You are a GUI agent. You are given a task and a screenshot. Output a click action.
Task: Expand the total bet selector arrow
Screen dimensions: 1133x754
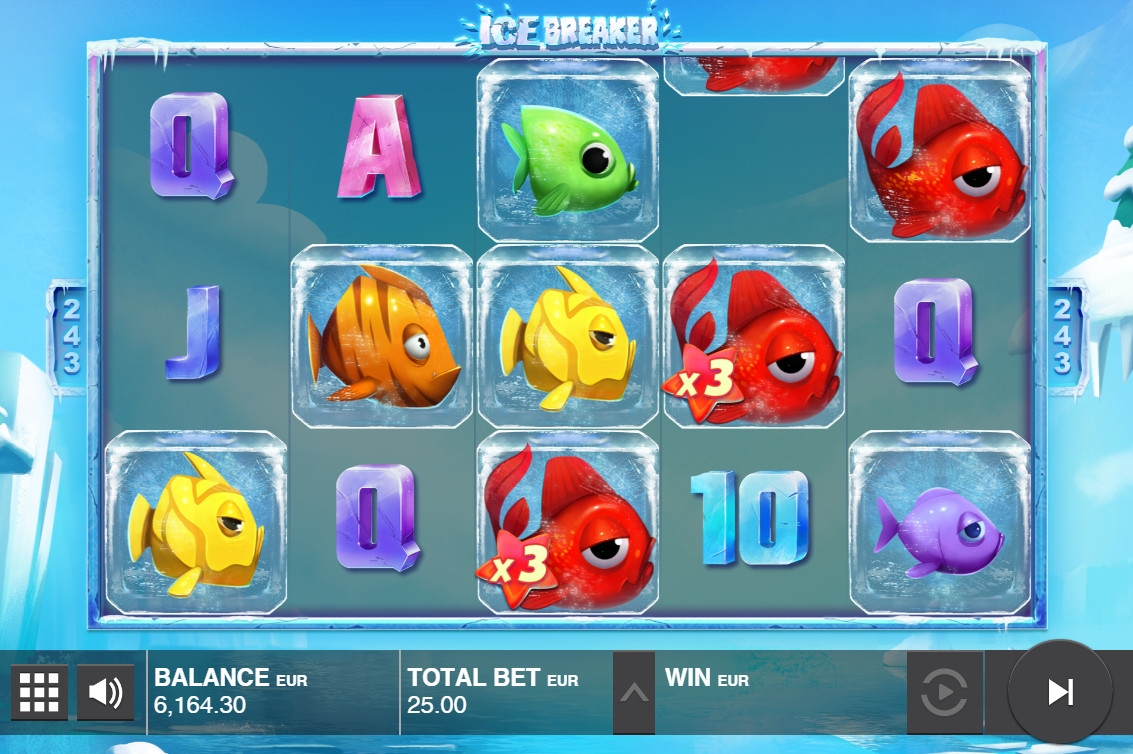coord(633,692)
